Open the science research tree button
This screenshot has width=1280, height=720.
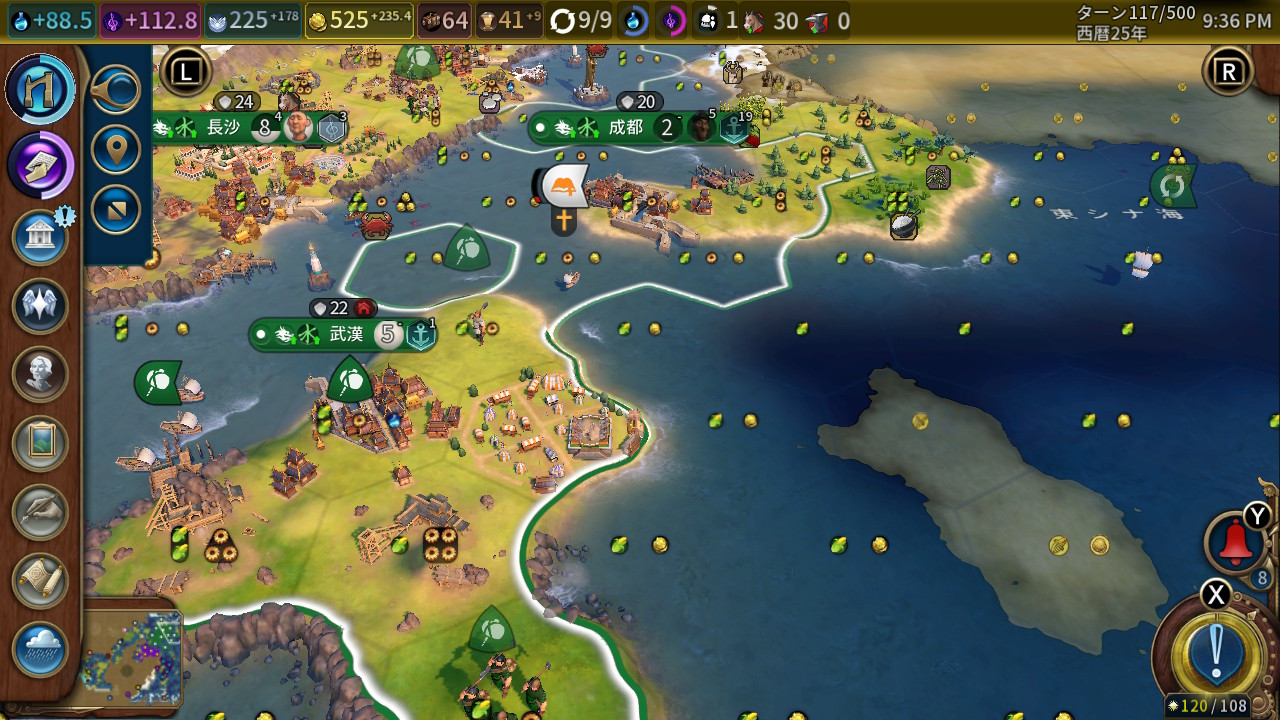tap(40, 90)
